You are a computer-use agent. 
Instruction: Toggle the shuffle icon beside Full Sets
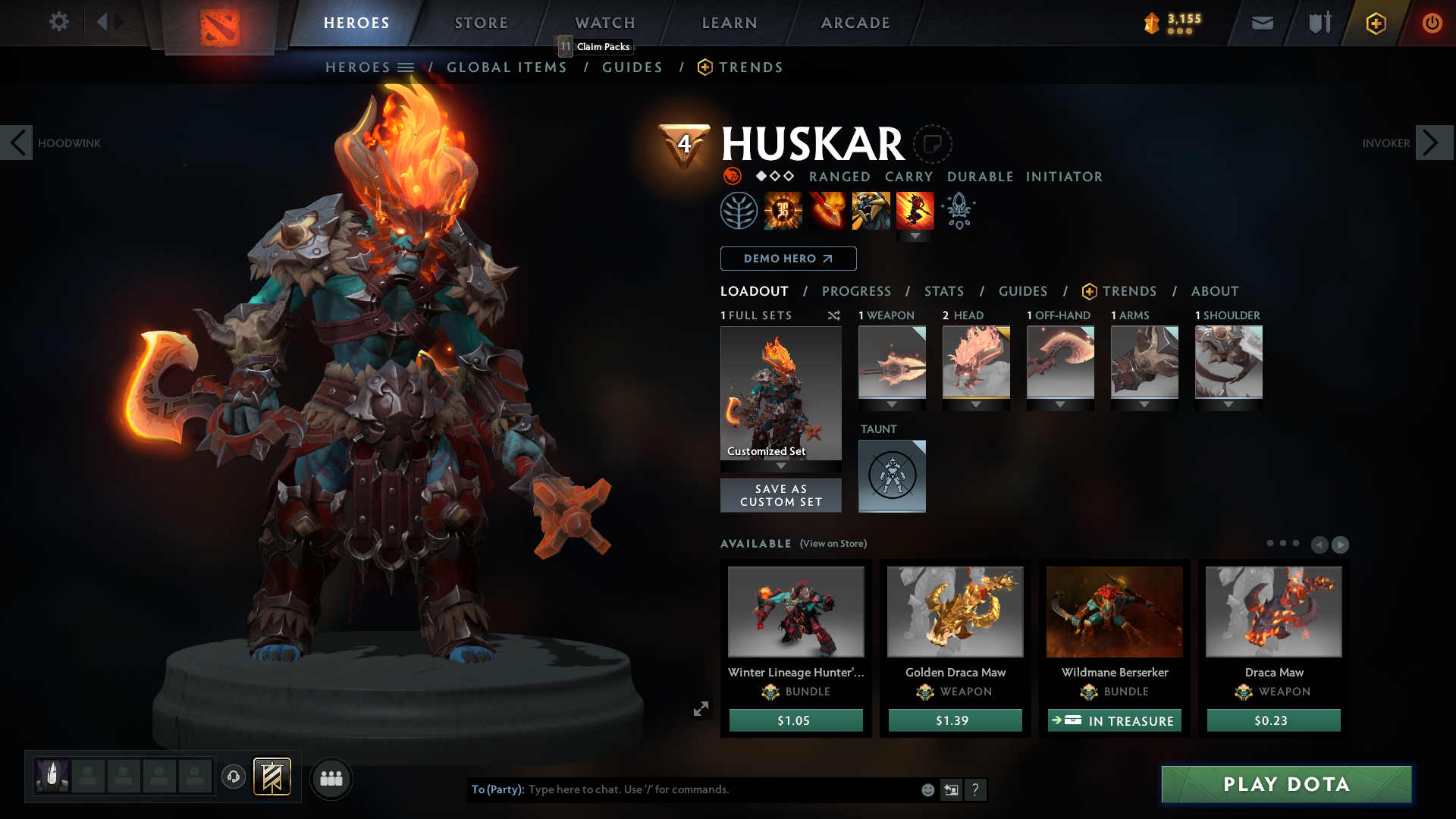pos(833,315)
